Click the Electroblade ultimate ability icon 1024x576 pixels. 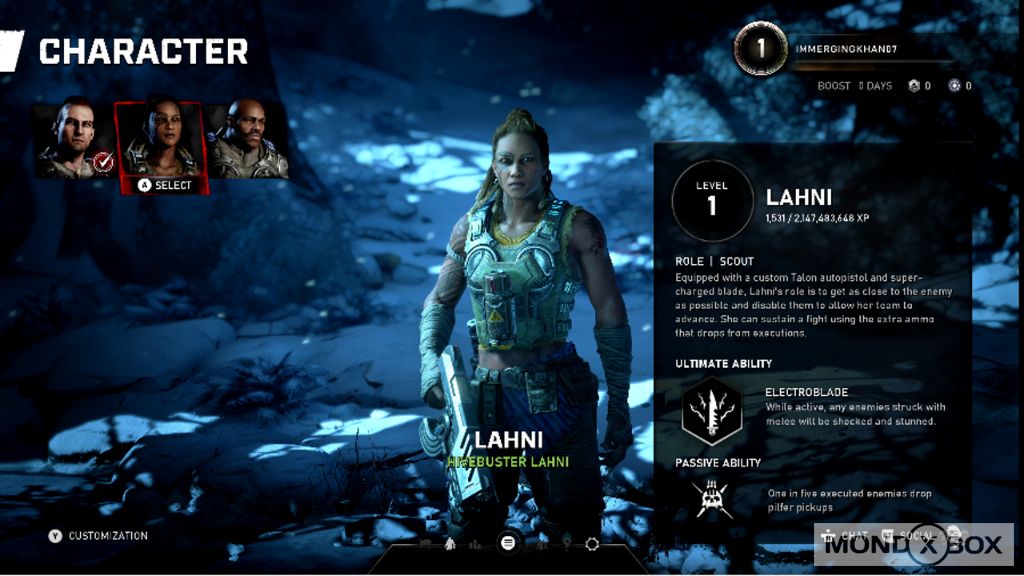[x=711, y=412]
